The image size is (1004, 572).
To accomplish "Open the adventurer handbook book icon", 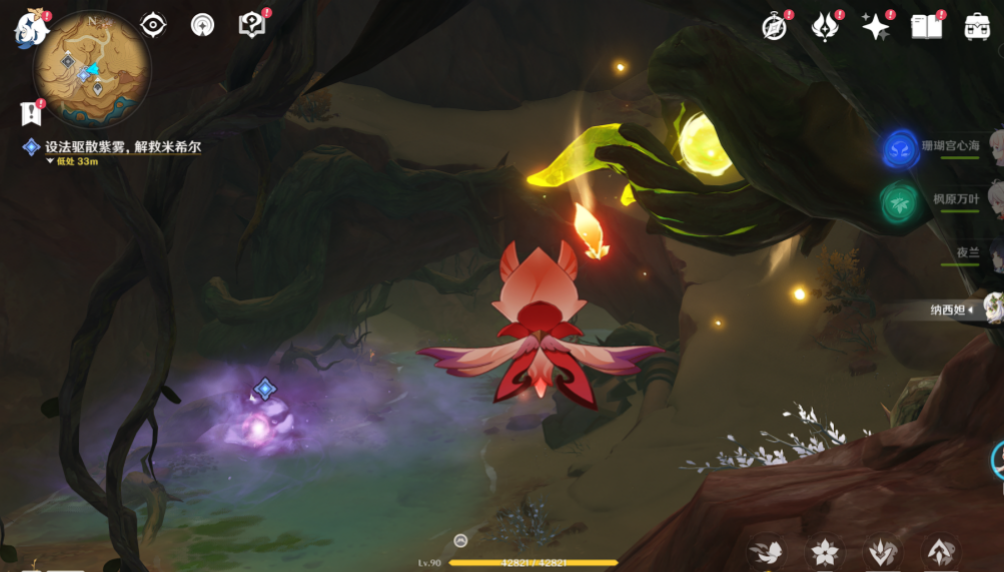I will click(927, 27).
